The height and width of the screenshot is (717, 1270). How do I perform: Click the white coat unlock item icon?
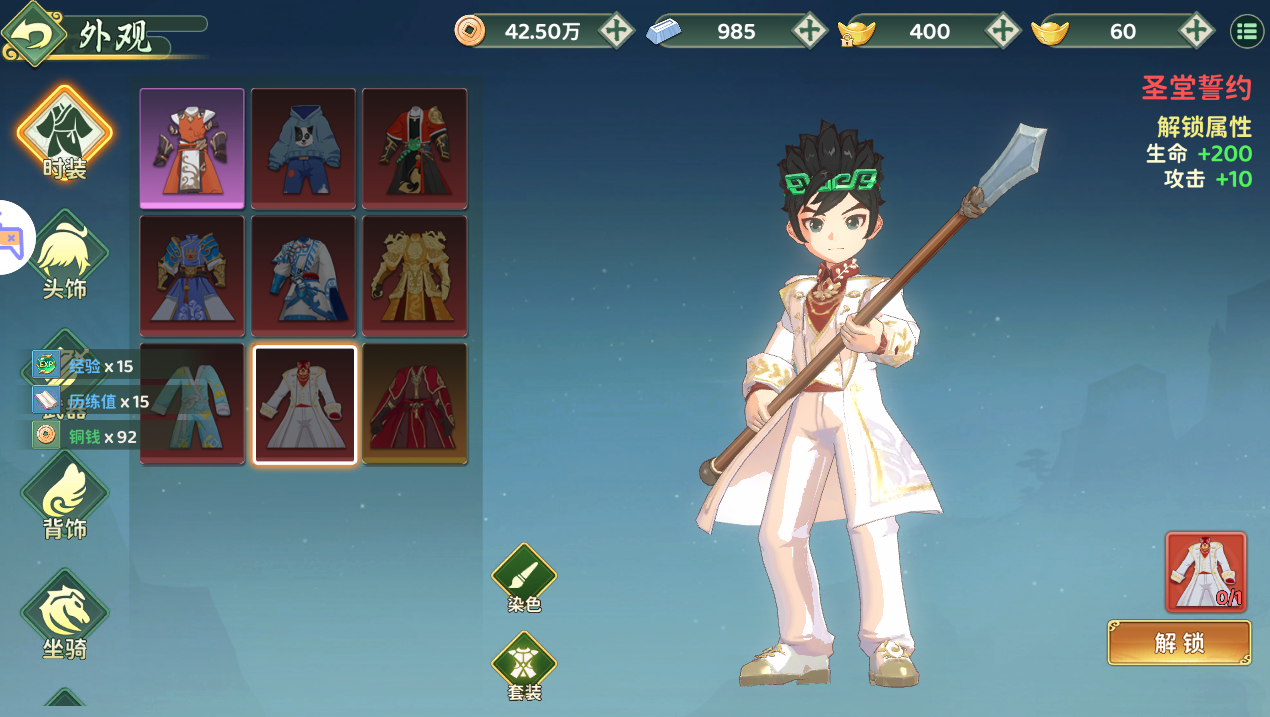click(x=1206, y=572)
